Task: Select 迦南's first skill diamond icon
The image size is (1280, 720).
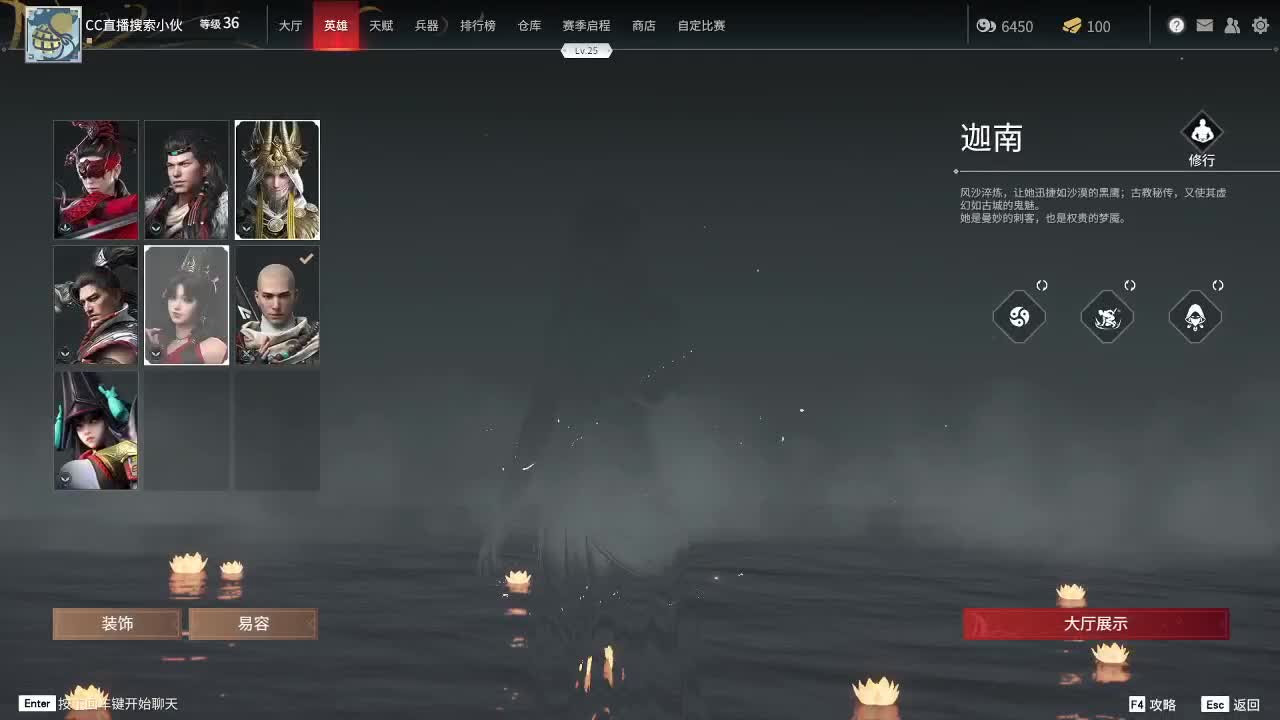Action: click(1019, 317)
